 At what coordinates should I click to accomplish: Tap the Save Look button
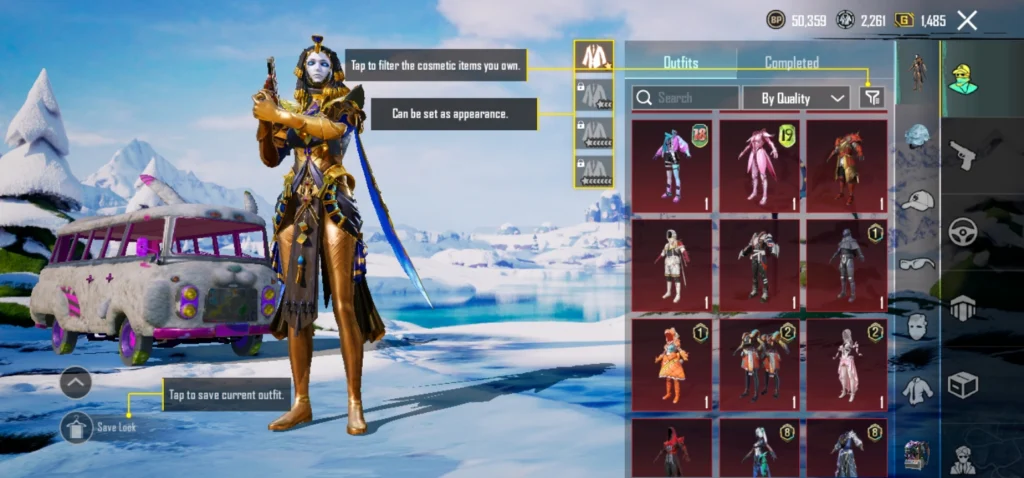pyautogui.click(x=77, y=427)
